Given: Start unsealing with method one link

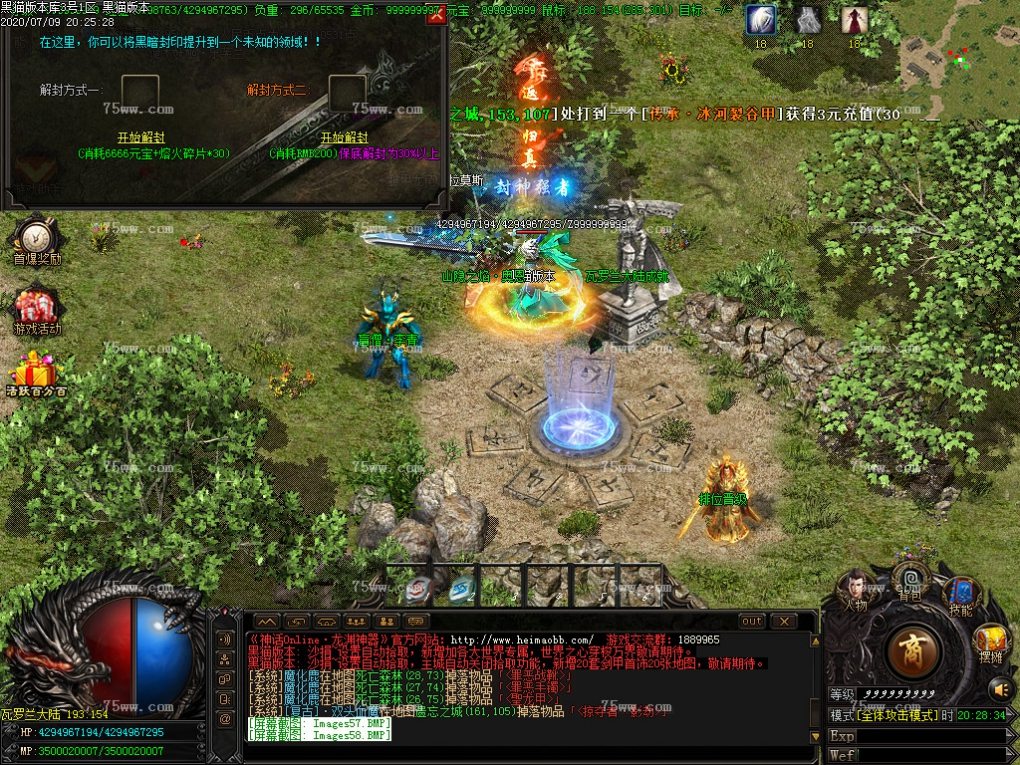Looking at the screenshot, I should [x=140, y=138].
